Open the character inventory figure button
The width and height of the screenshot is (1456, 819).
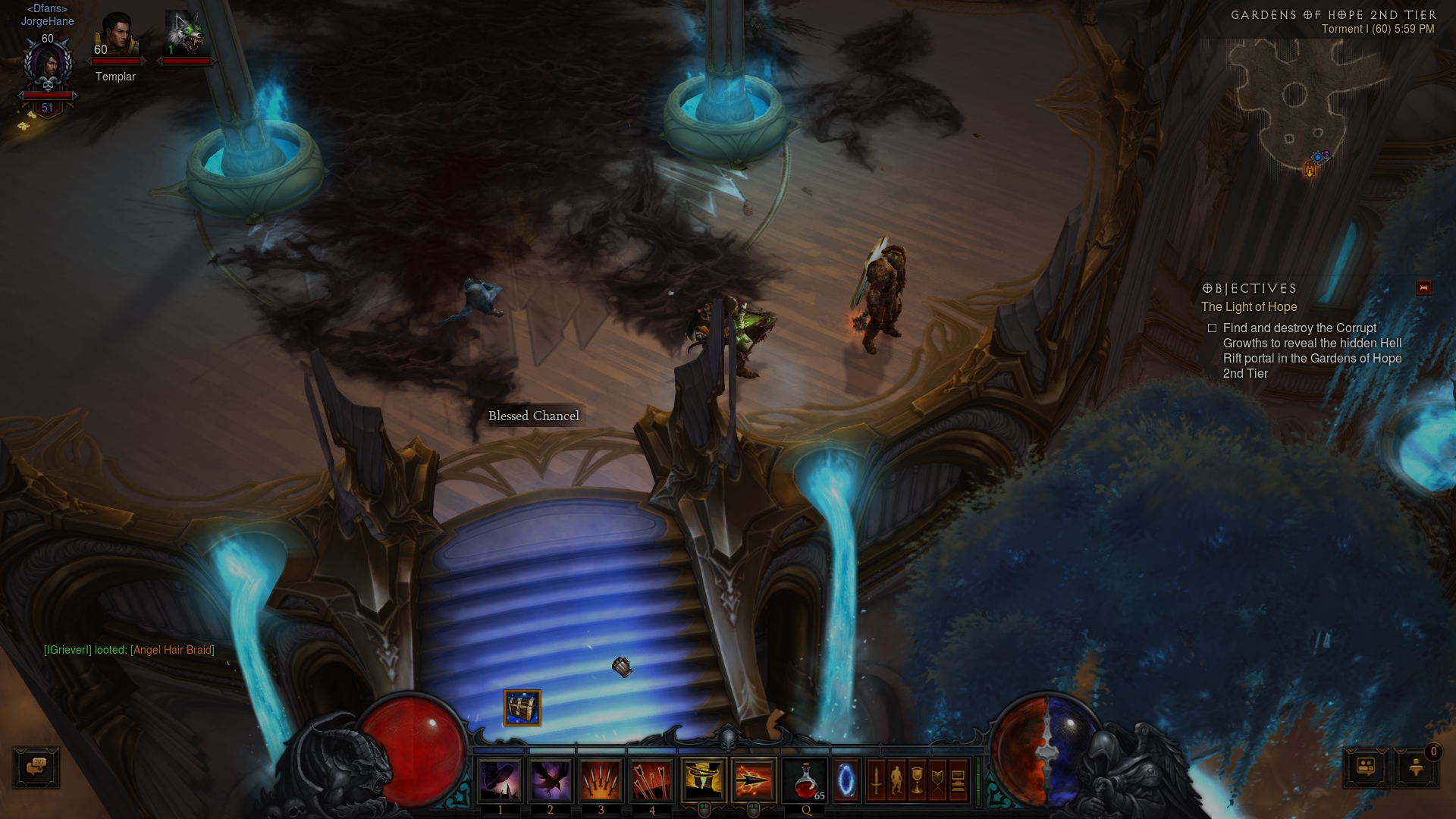[x=896, y=780]
